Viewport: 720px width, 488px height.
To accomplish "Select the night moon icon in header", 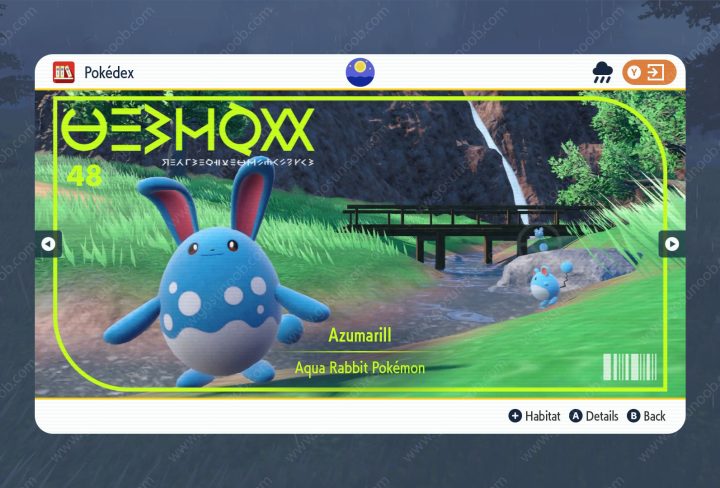I will point(359,72).
